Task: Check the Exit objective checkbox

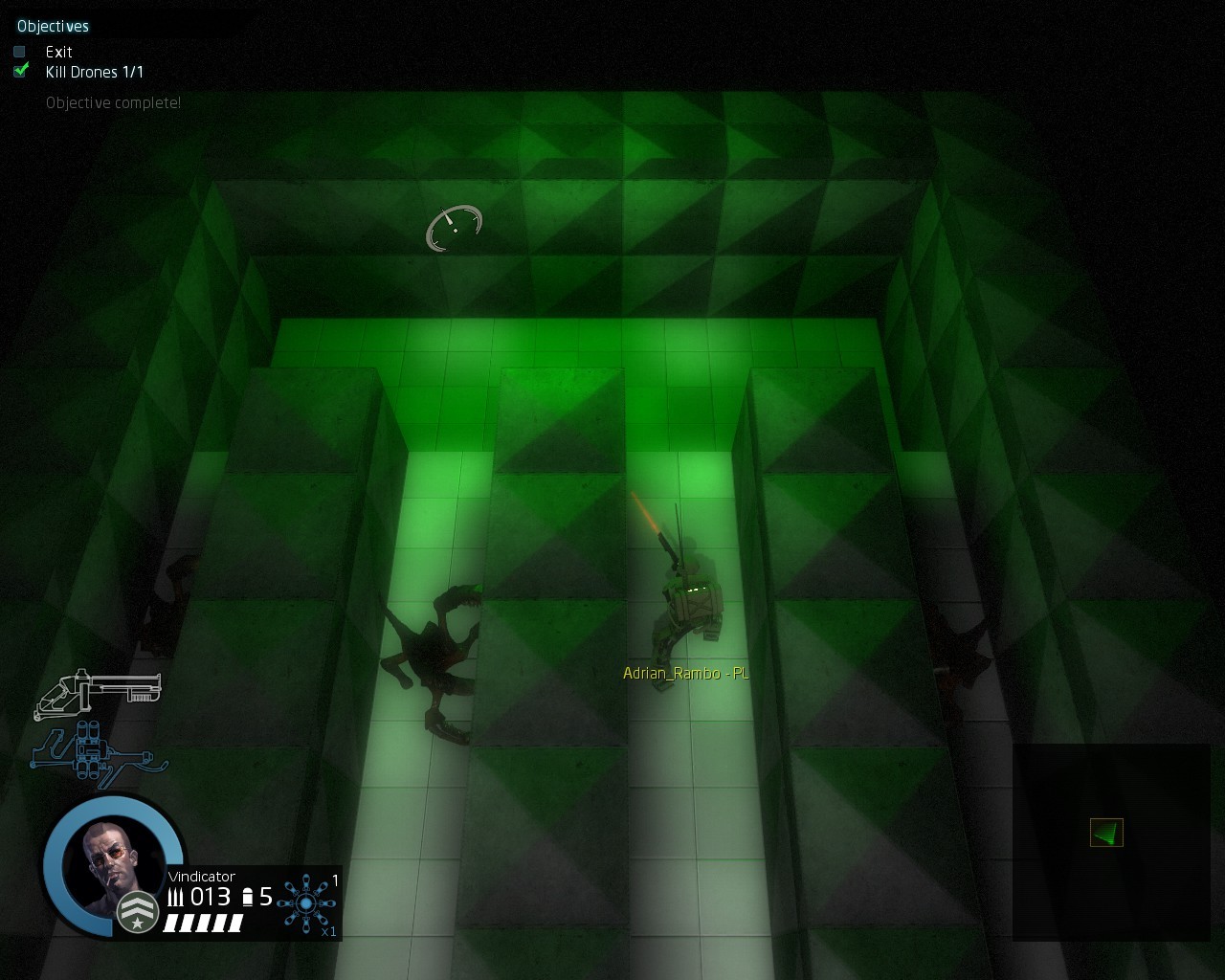Action: [19, 52]
